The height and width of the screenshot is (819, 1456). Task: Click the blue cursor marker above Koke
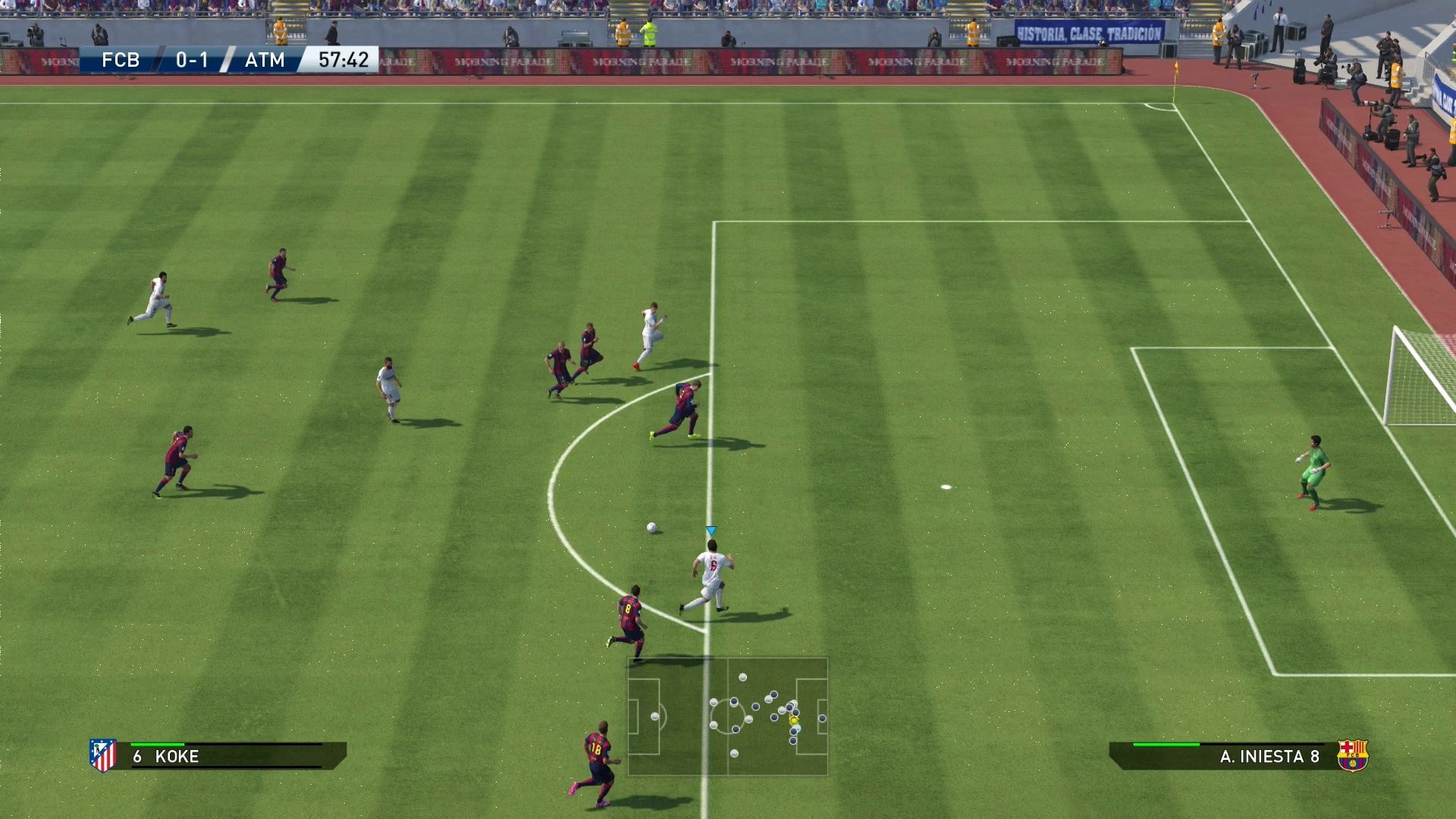coord(711,531)
